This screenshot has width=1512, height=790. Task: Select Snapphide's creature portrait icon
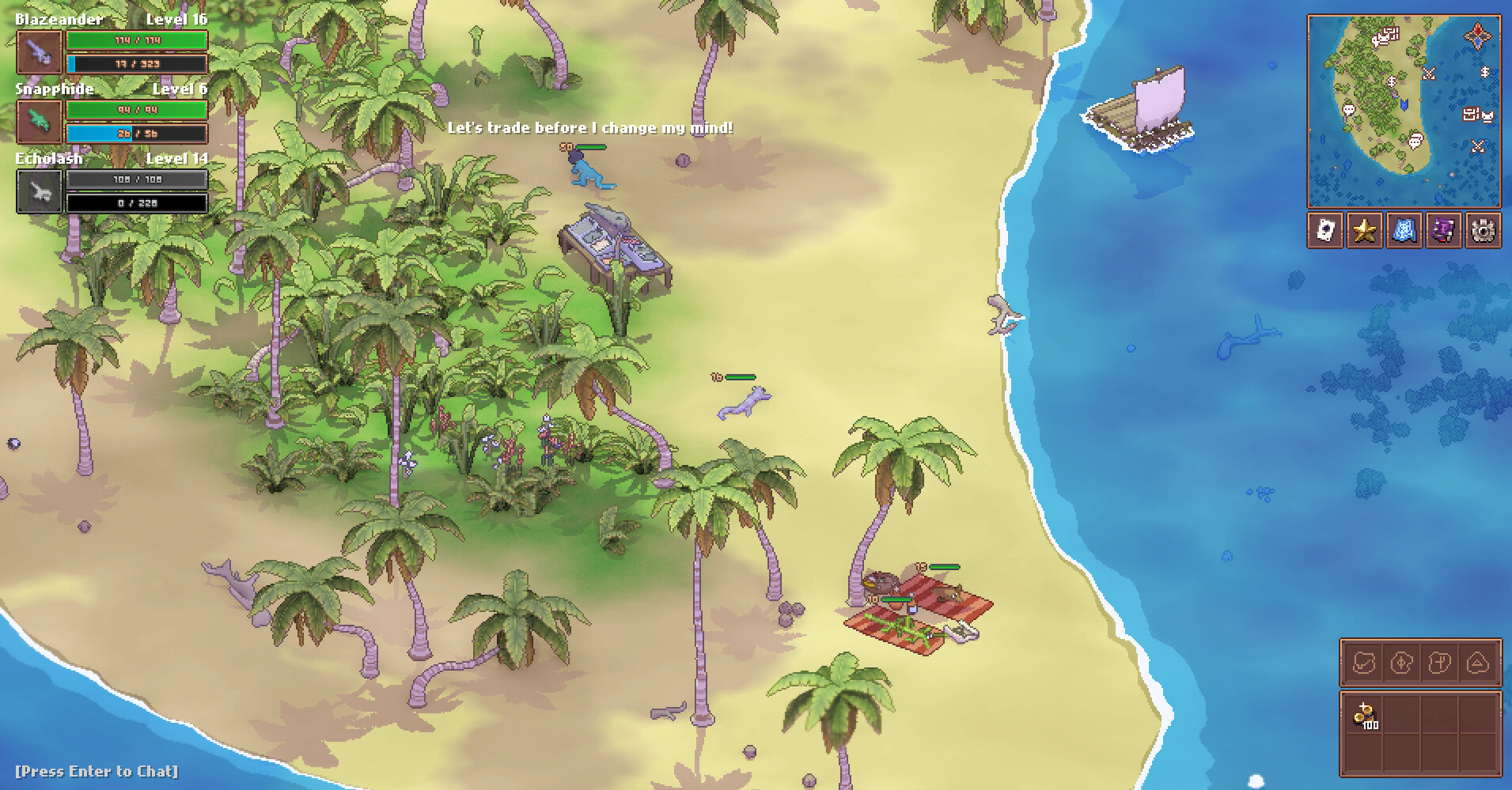38,120
